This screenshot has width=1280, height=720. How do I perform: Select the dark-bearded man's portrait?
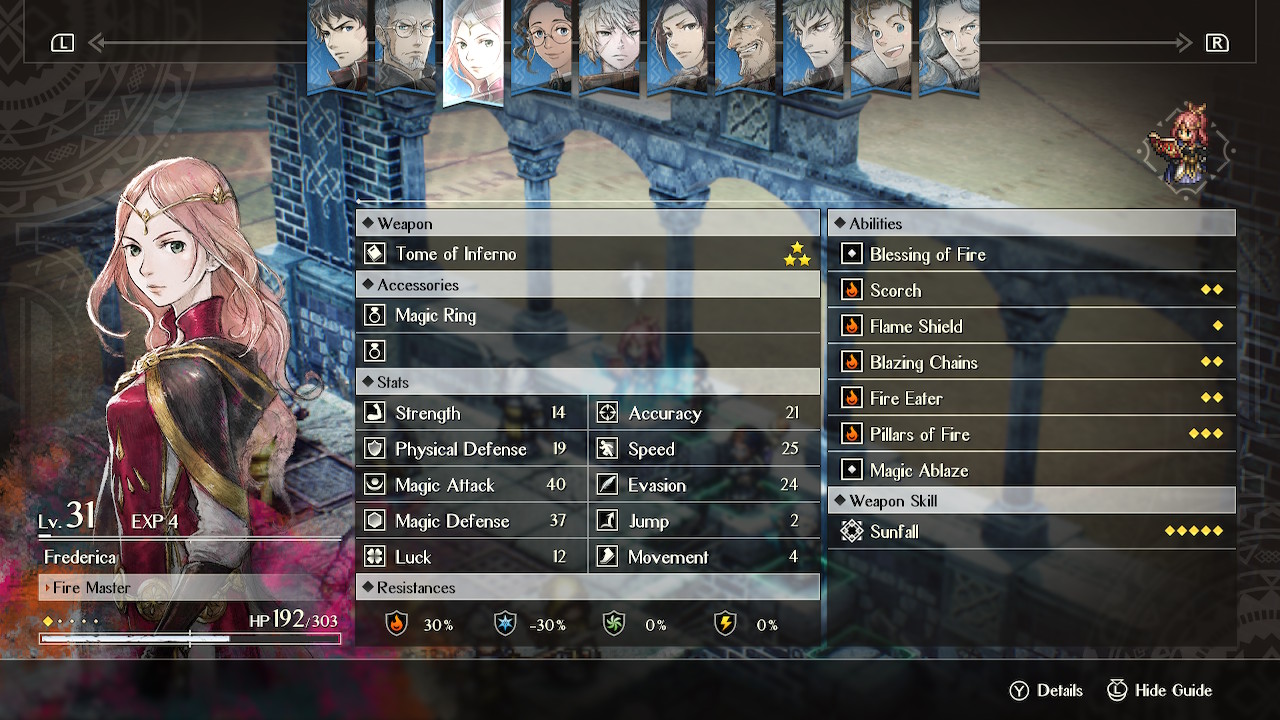pos(745,45)
